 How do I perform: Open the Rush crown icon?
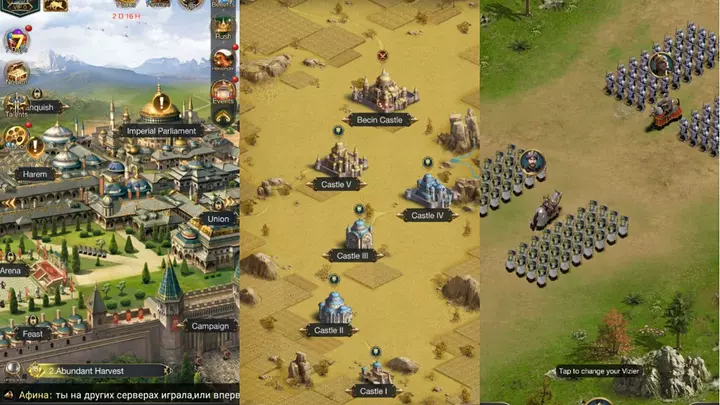click(x=223, y=25)
